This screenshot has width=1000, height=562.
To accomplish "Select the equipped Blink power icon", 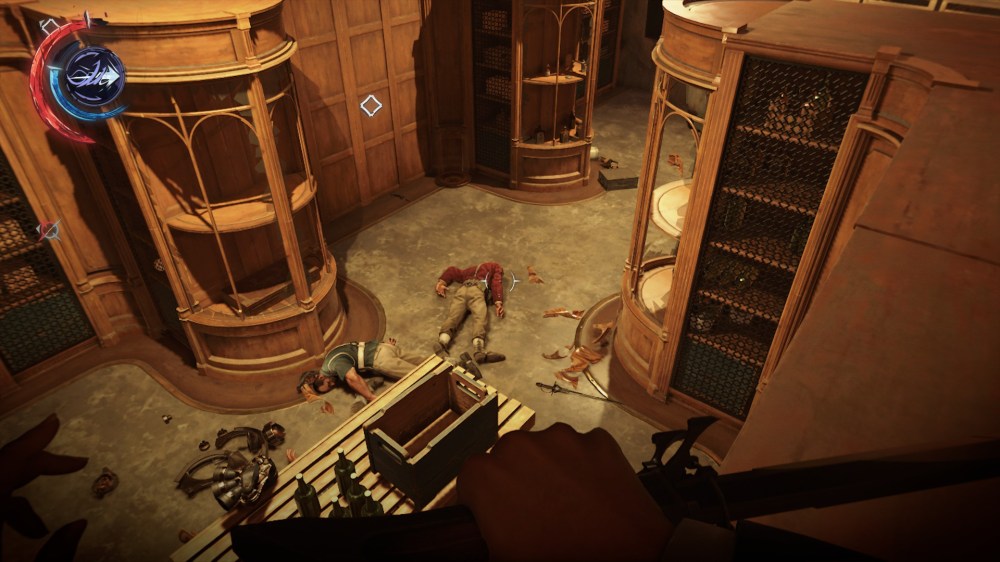I will [94, 77].
